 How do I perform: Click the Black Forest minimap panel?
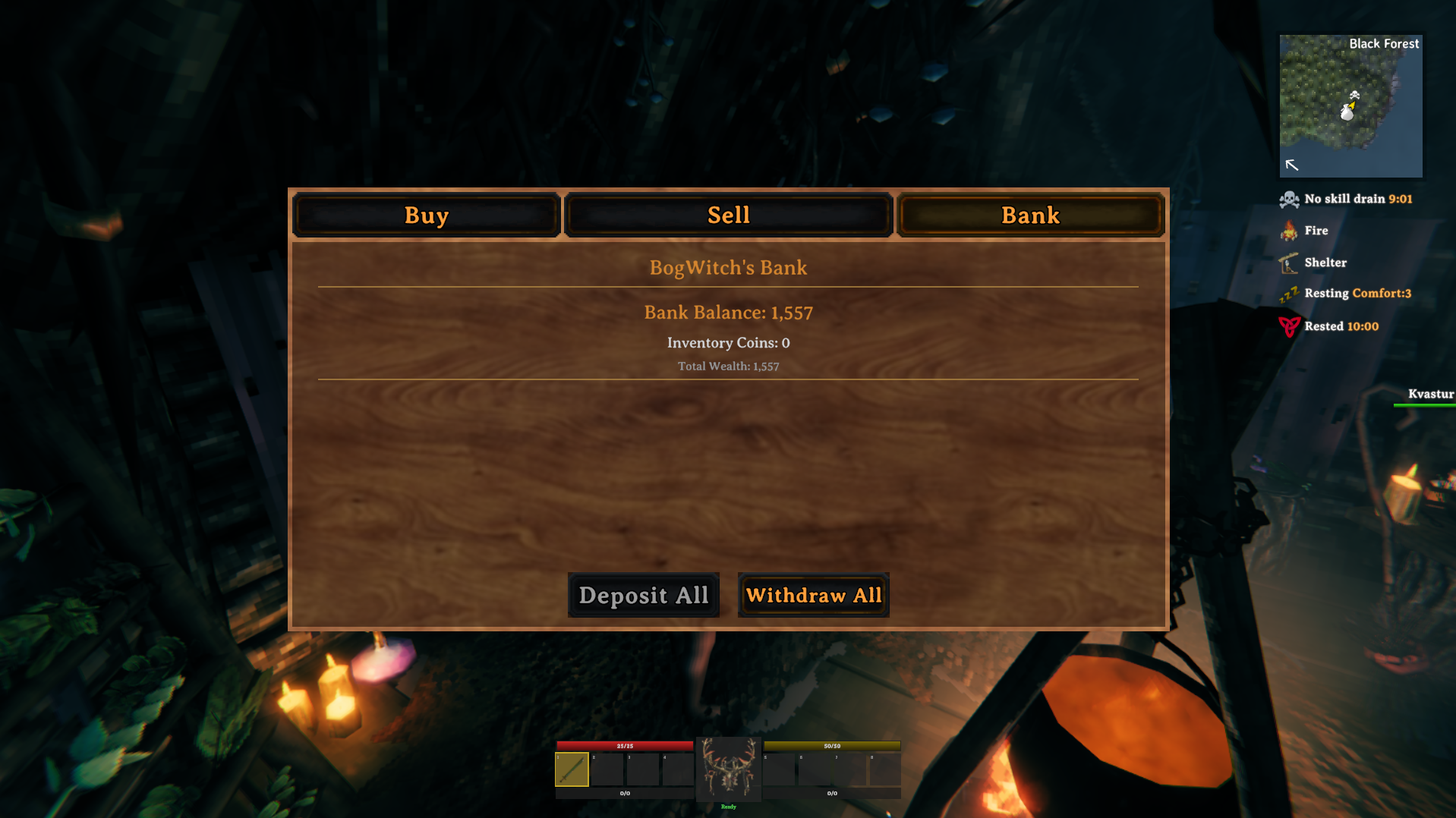(1350, 105)
